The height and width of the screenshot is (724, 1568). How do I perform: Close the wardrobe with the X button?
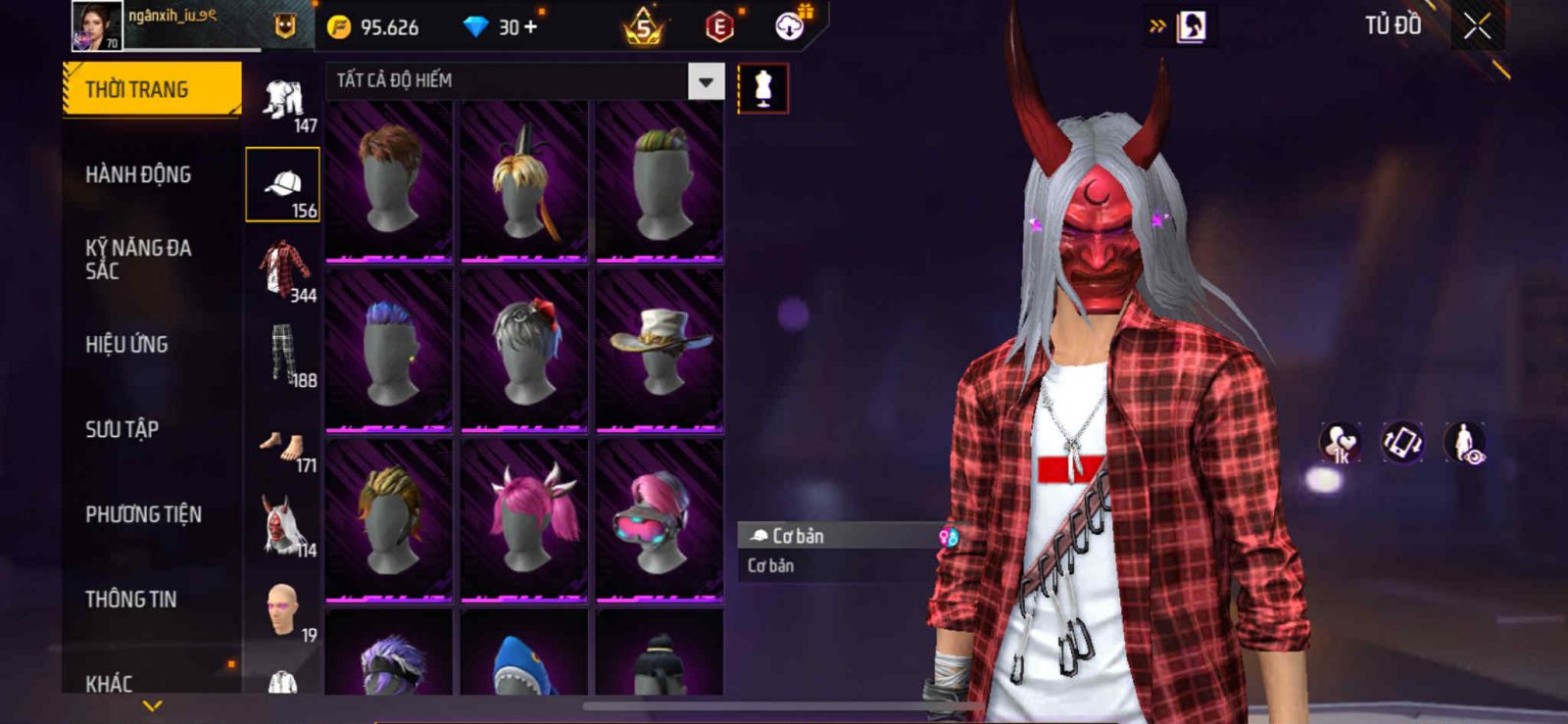[x=1477, y=26]
